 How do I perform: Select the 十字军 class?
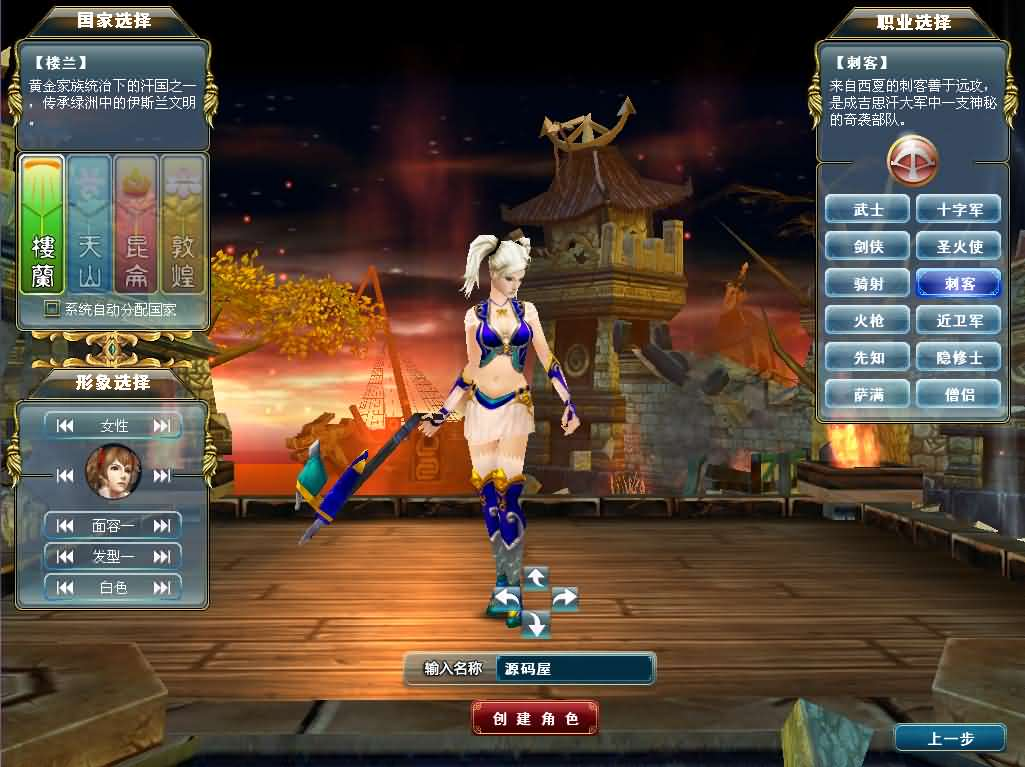click(x=959, y=209)
